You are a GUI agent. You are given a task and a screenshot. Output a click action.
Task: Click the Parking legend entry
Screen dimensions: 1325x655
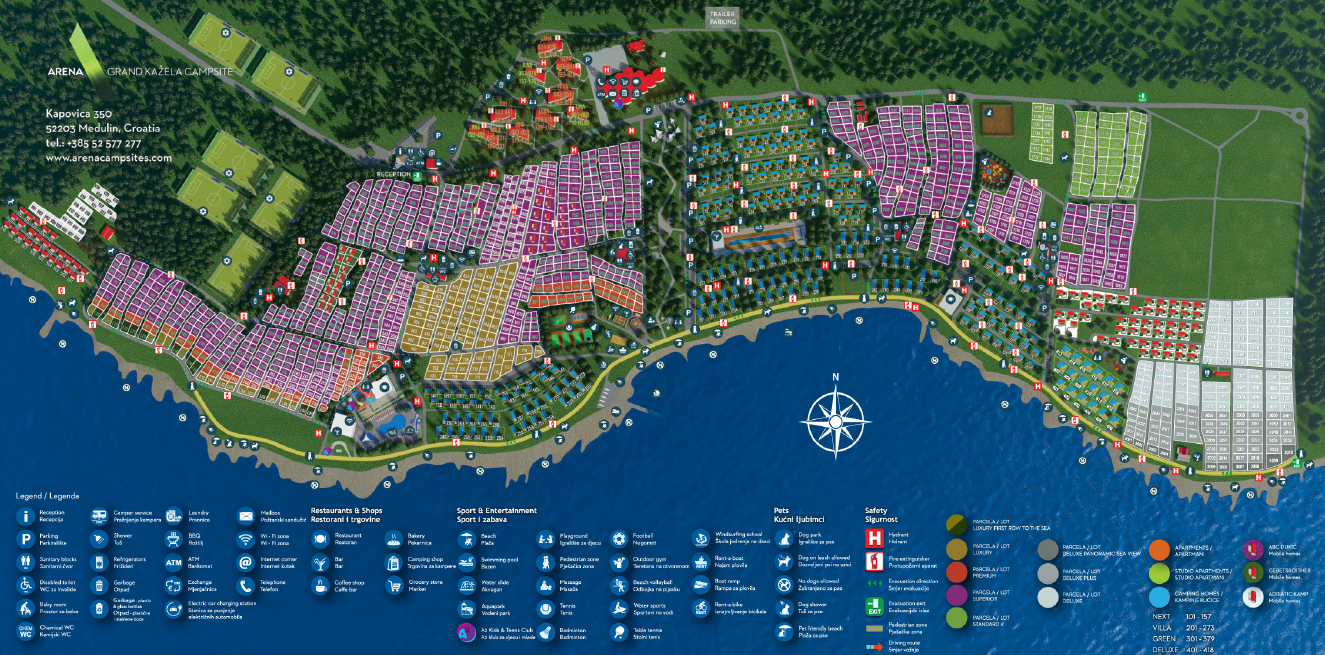(x=25, y=539)
